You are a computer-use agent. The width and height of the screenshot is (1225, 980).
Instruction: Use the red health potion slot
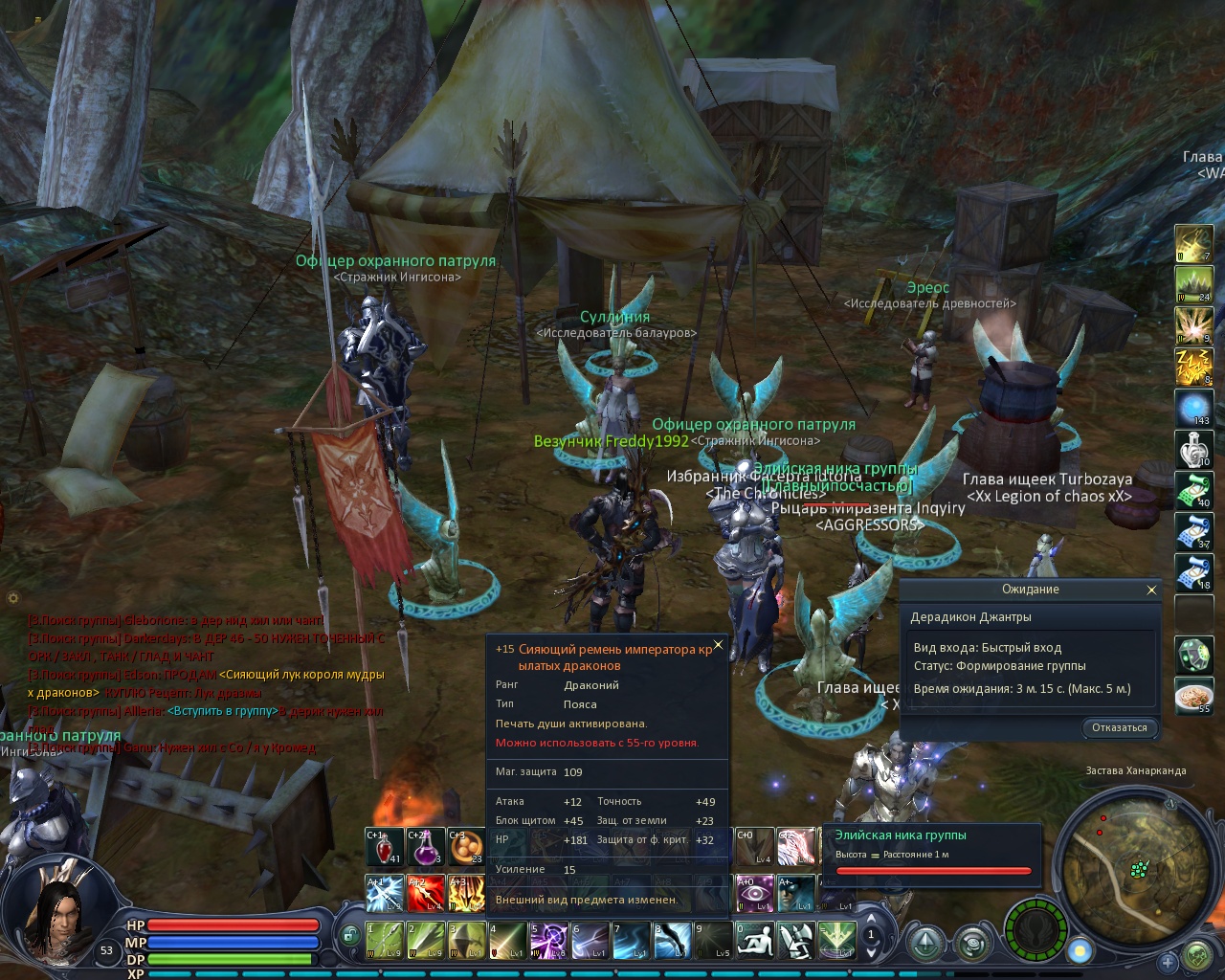(385, 847)
